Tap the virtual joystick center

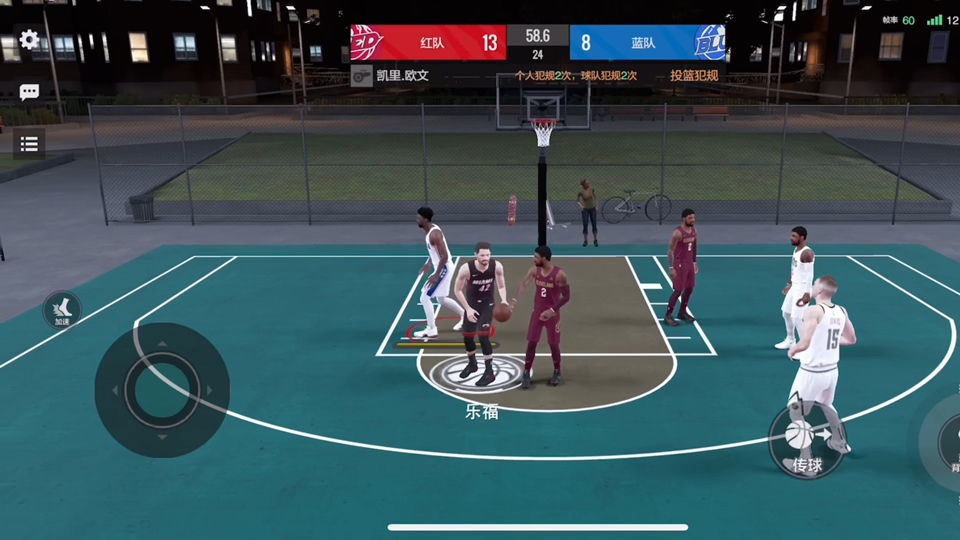[162, 390]
